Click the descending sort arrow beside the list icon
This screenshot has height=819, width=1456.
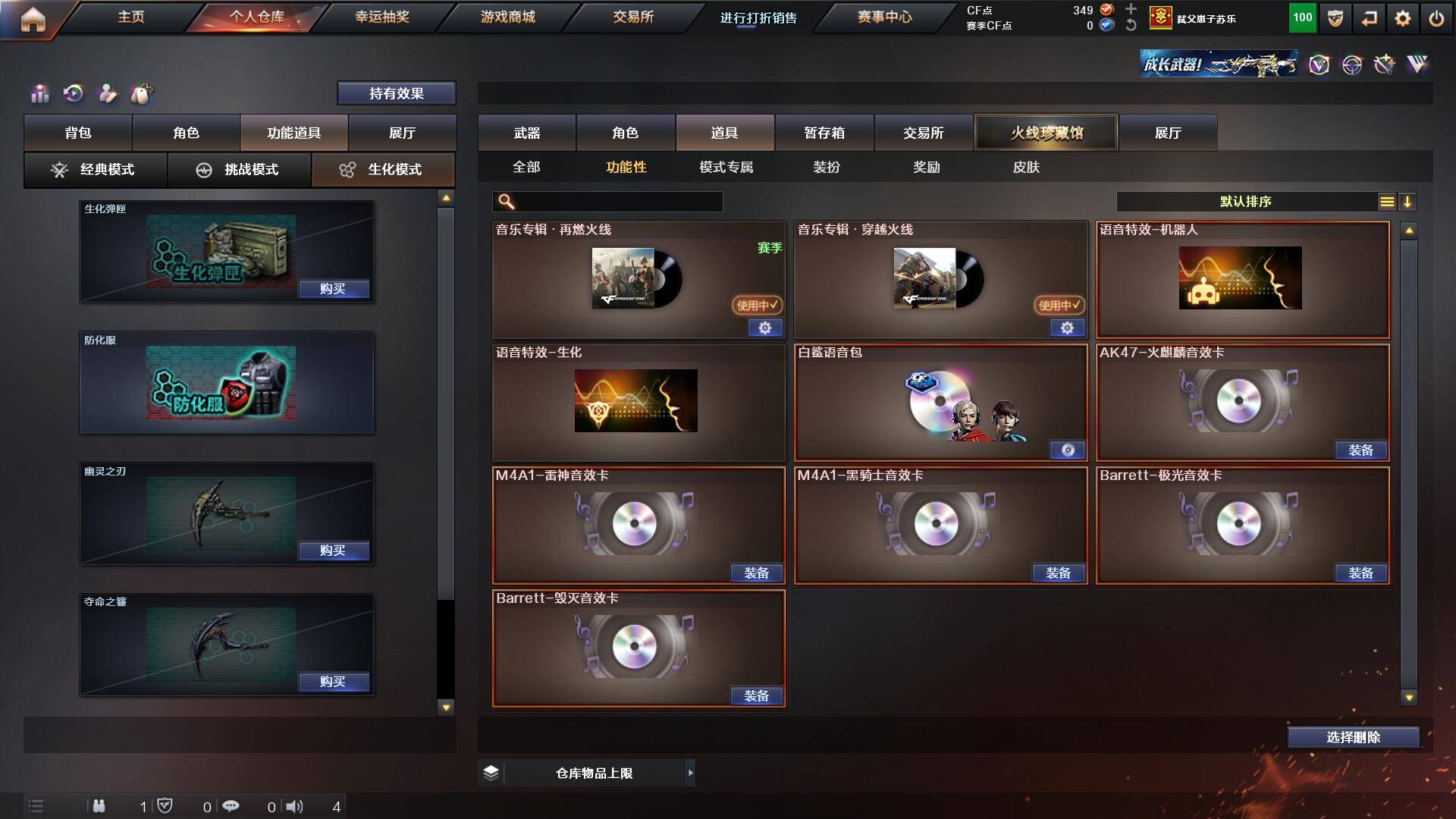[1409, 202]
